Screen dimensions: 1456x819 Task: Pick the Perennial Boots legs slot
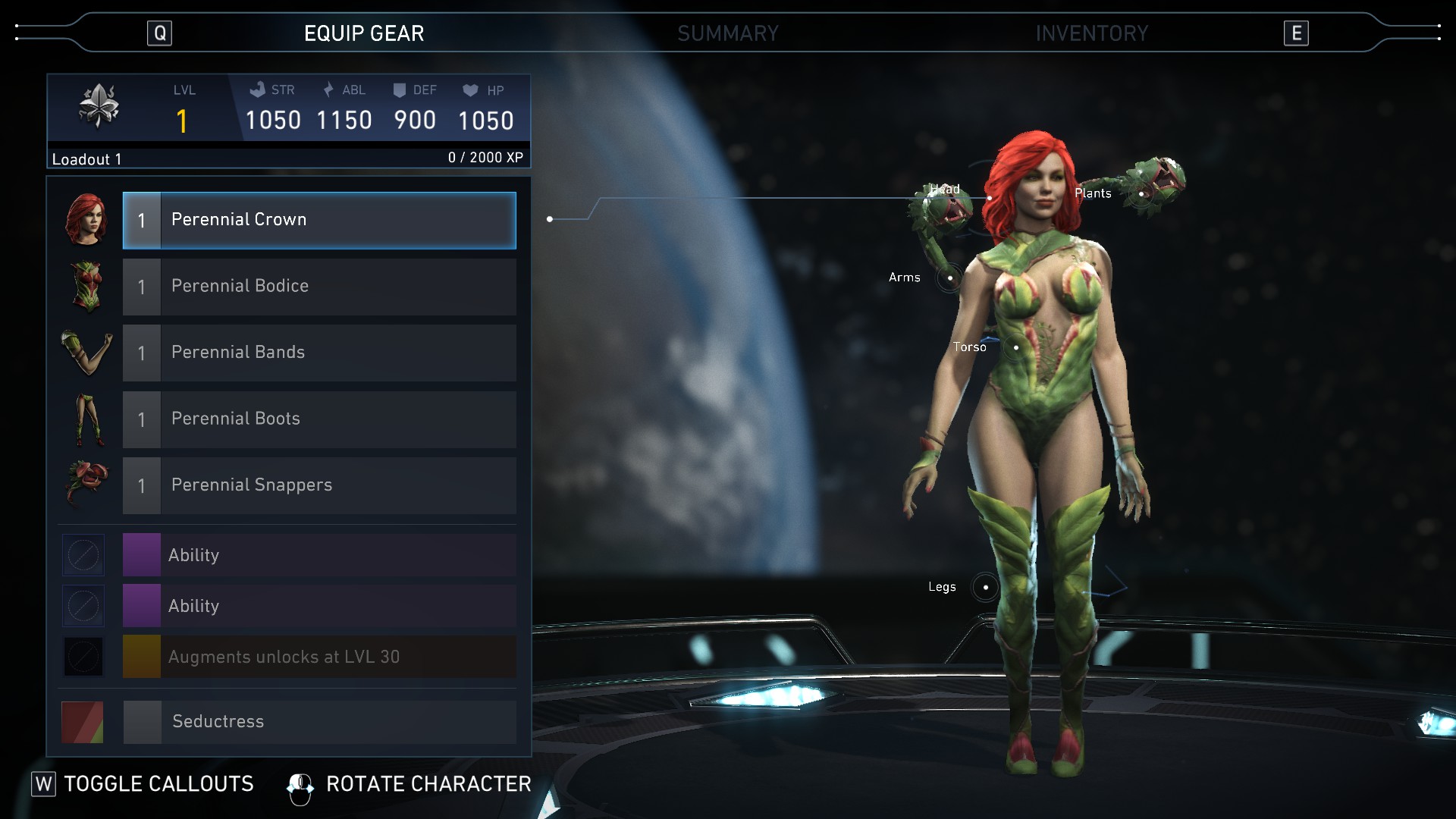pyautogui.click(x=319, y=419)
